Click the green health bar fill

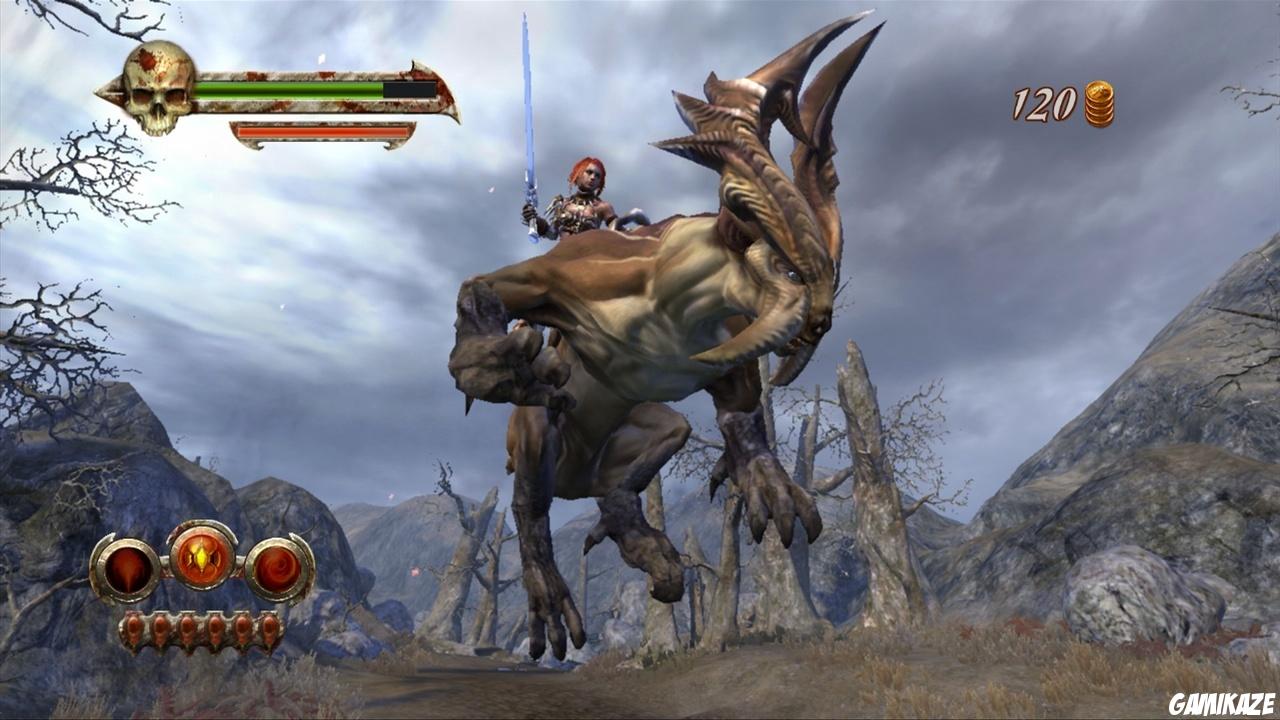pyautogui.click(x=290, y=88)
